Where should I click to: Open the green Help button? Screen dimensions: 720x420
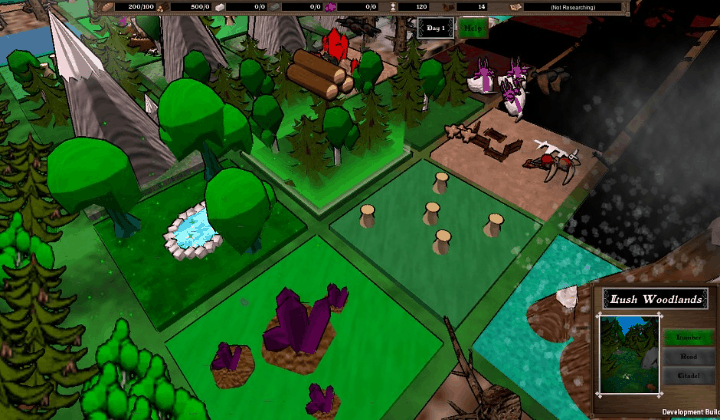click(471, 27)
